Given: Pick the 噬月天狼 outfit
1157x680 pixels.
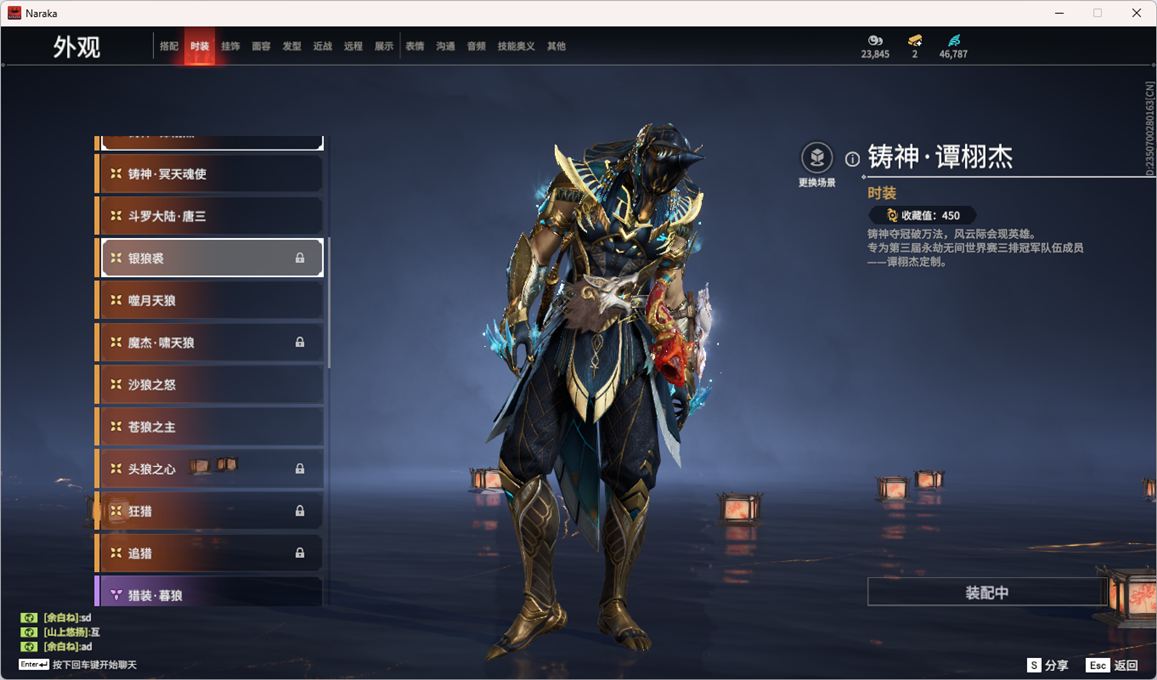Looking at the screenshot, I should (x=211, y=300).
